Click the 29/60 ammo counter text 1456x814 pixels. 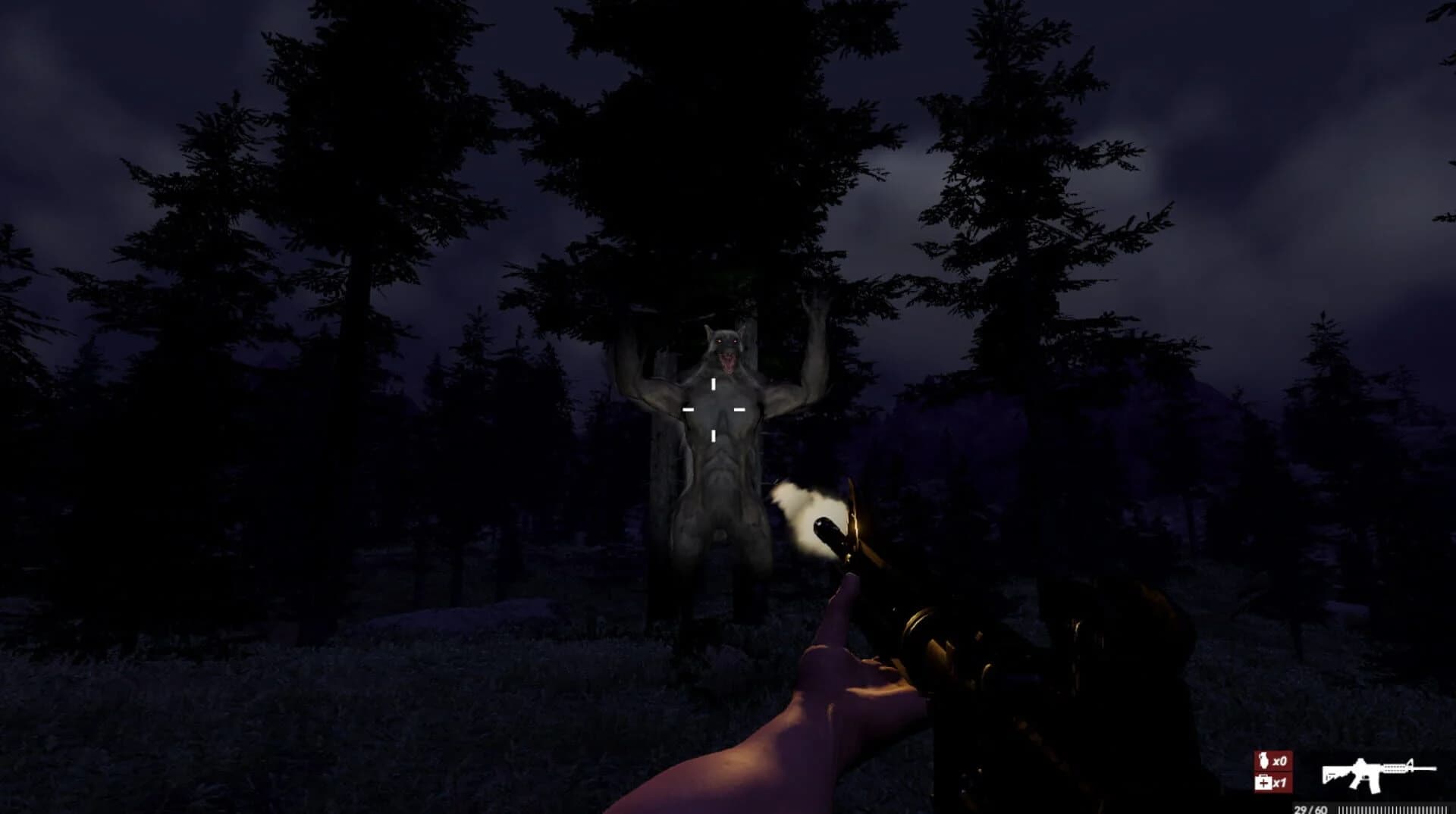click(1311, 808)
